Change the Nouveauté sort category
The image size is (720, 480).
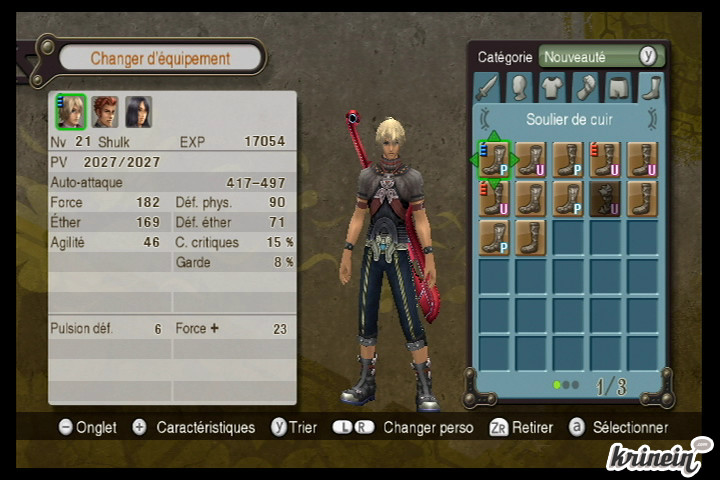(x=601, y=57)
